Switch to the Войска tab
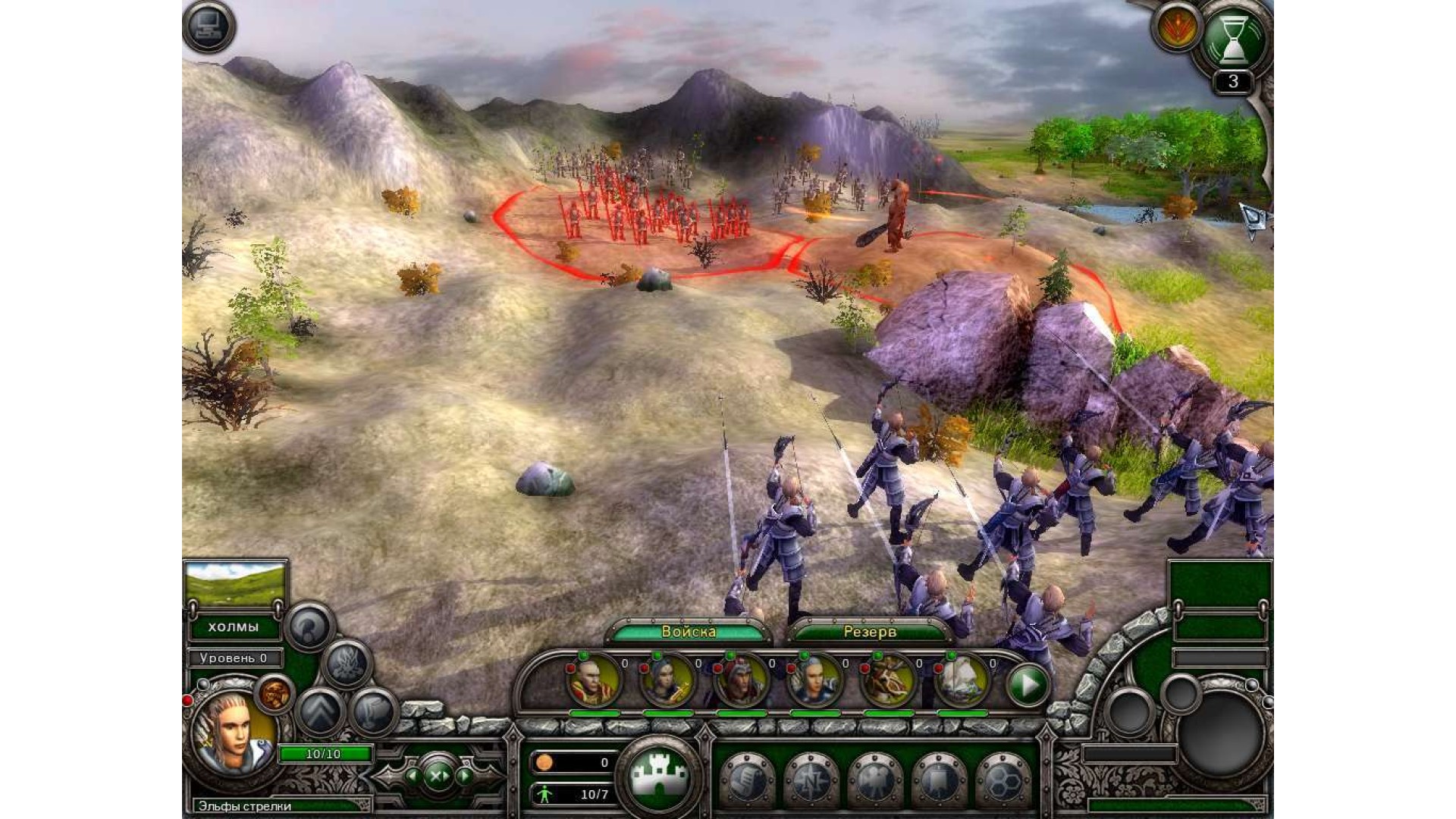The image size is (1456, 819). pos(689,632)
